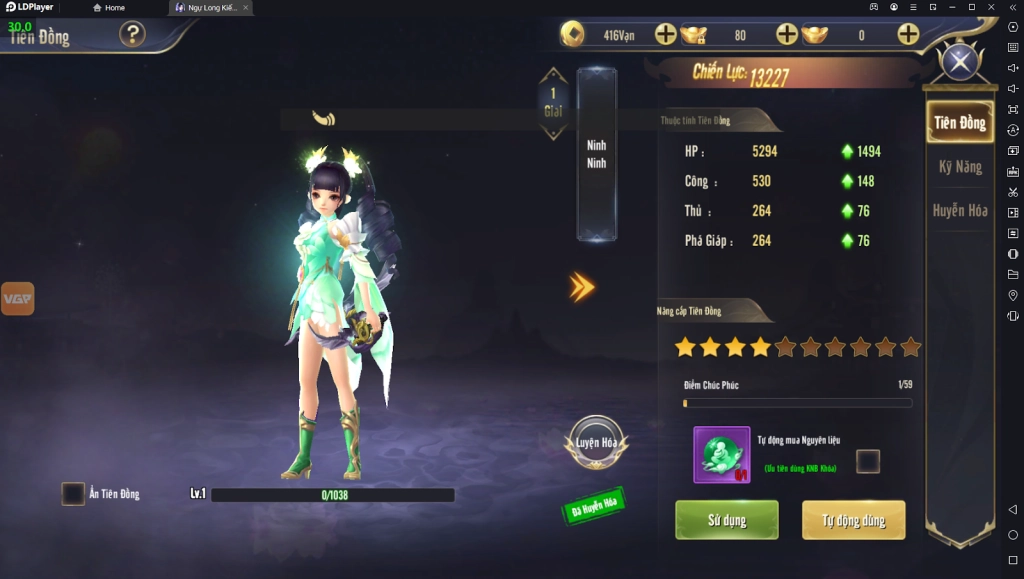This screenshot has height=579, width=1024.
Task: Open the Luyện Hóa round button
Action: (x=596, y=443)
